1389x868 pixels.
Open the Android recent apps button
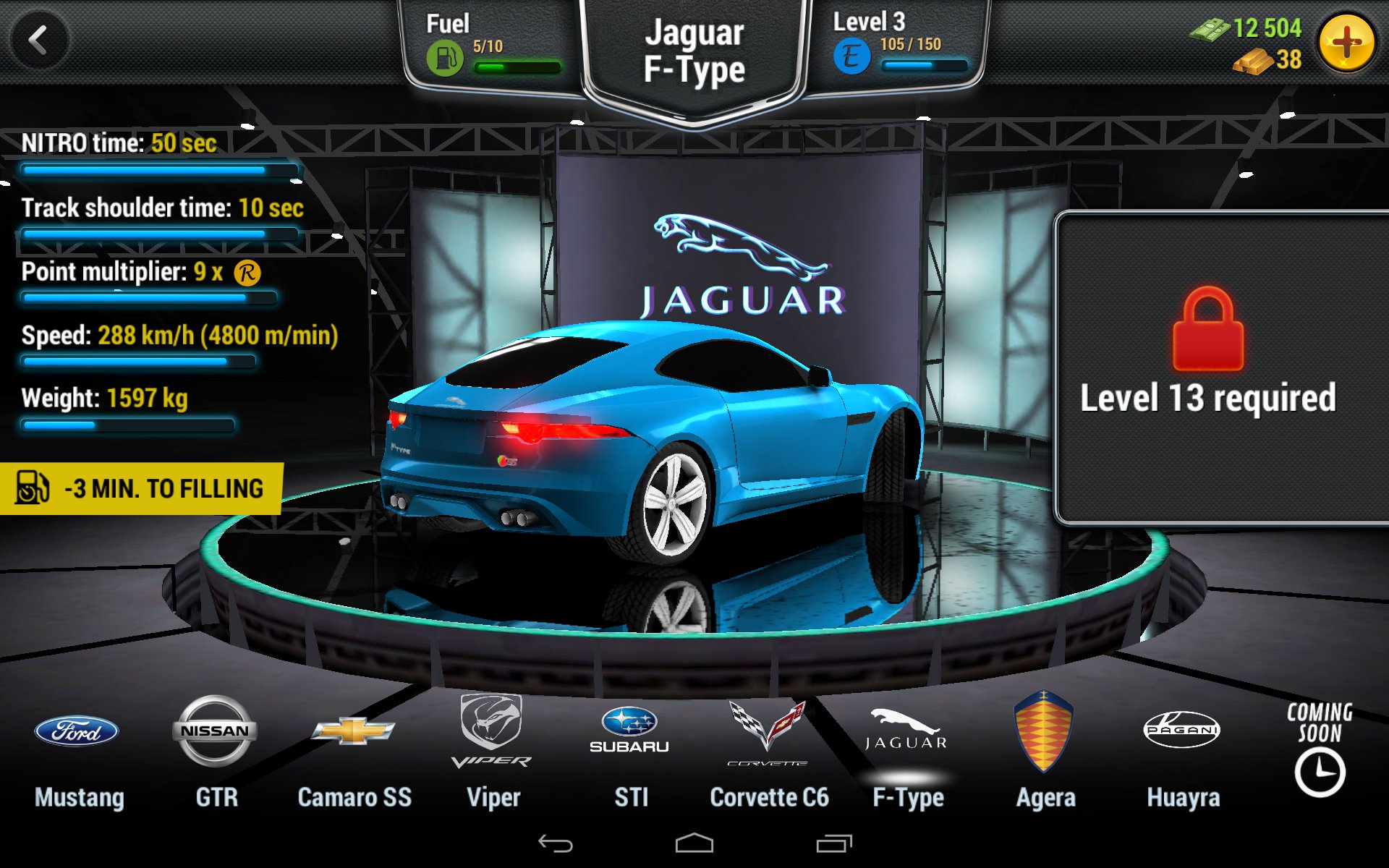(x=834, y=843)
